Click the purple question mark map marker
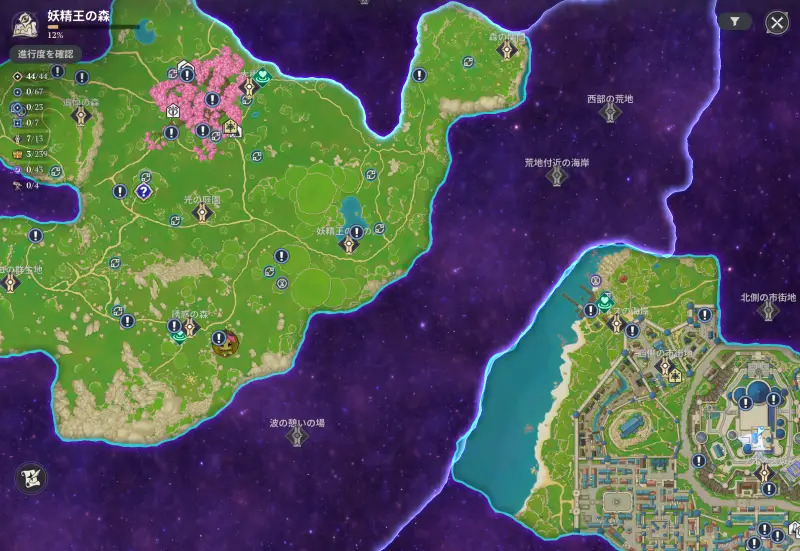 pos(144,191)
